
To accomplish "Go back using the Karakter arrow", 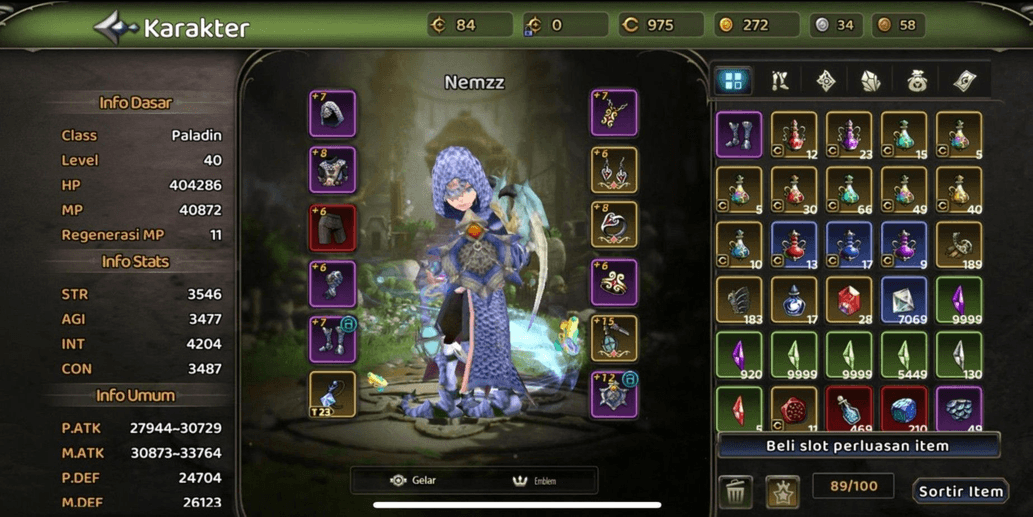I will [x=115, y=27].
